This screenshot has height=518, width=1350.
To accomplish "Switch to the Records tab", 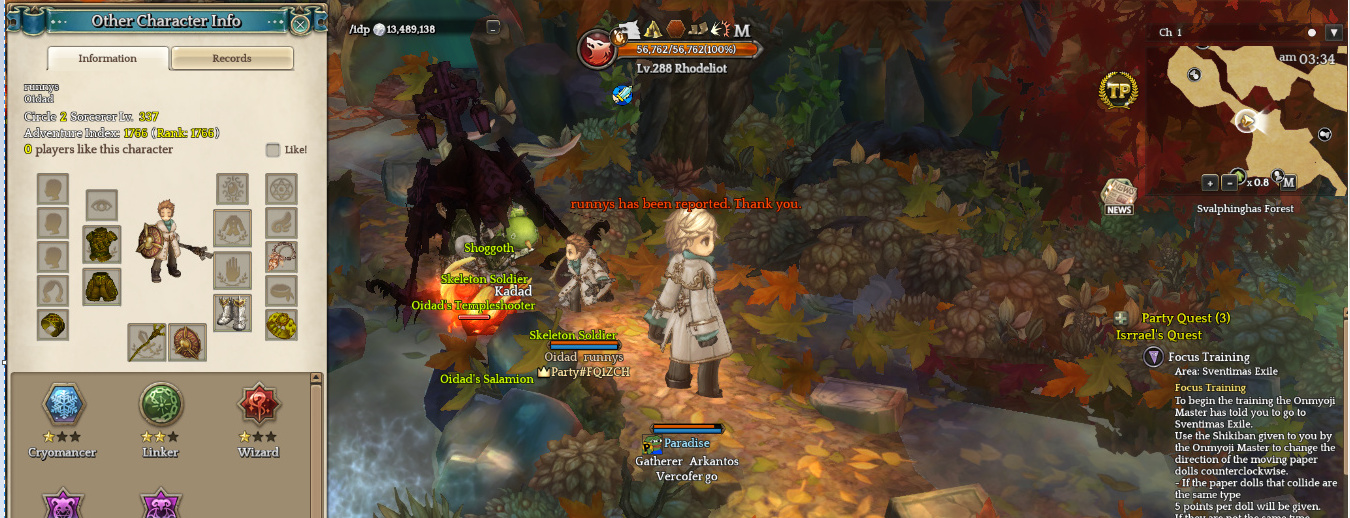I will pos(232,59).
